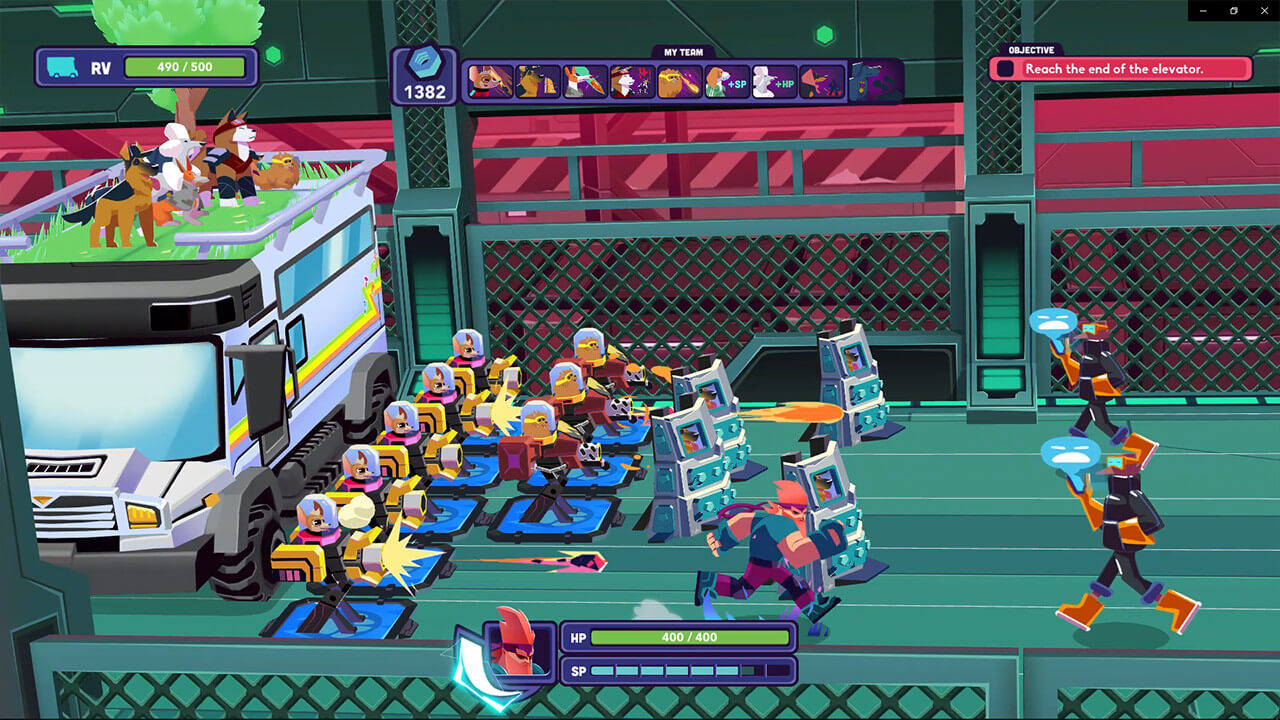This screenshot has width=1280, height=720.
Task: Select the first dog portrait in My Team
Action: point(487,80)
